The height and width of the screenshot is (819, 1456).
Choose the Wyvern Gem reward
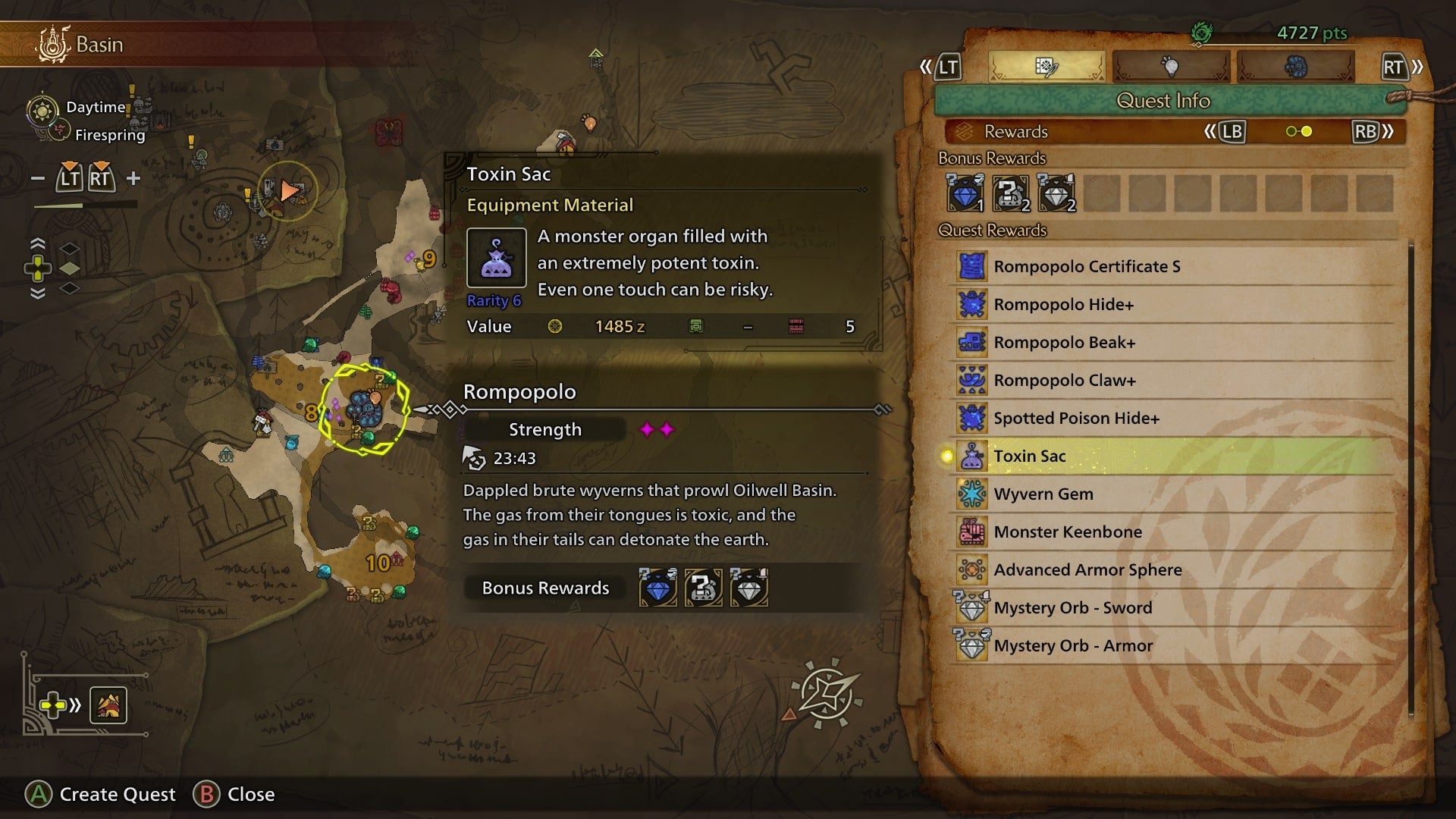point(1043,494)
